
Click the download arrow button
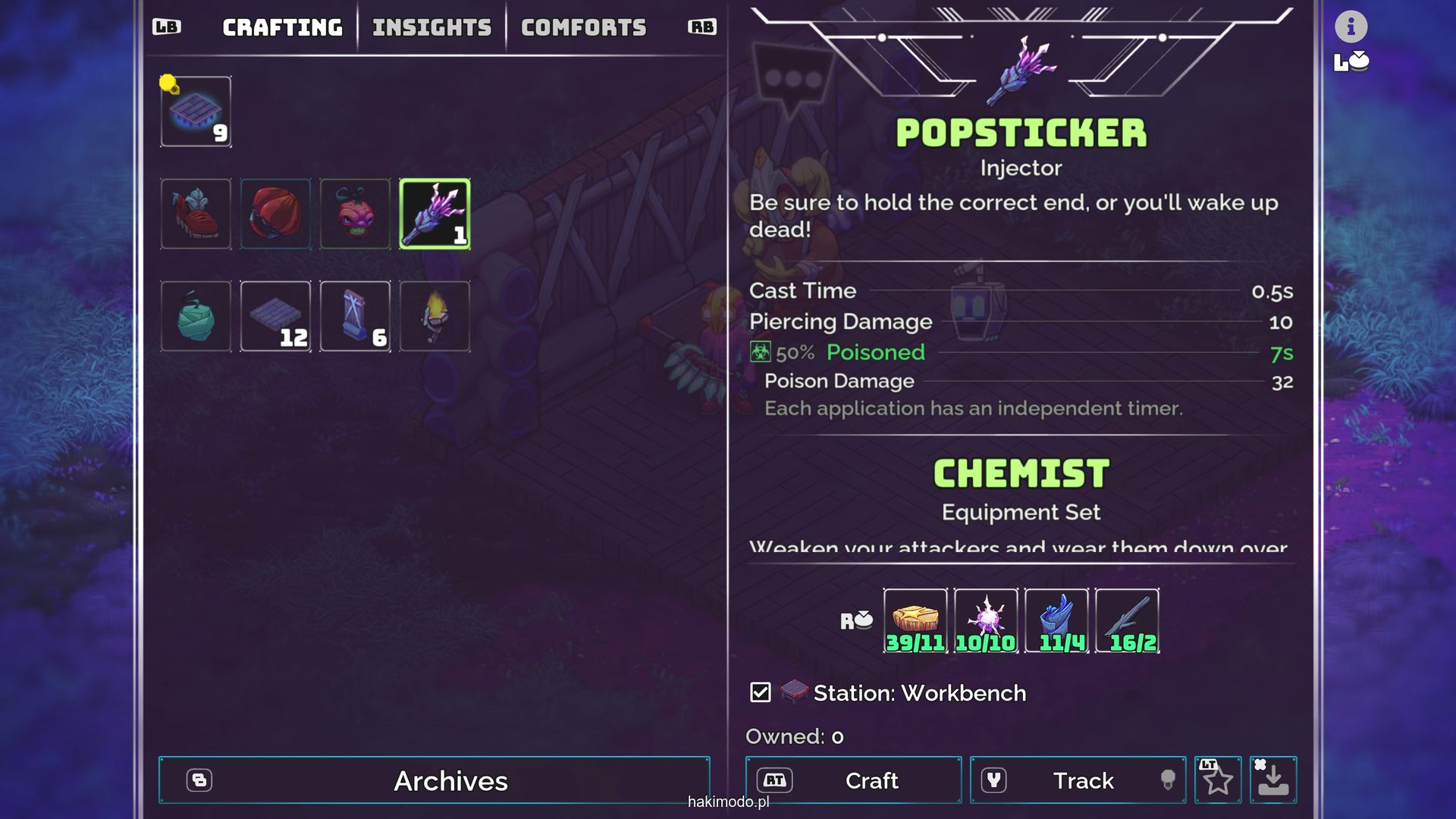[x=1272, y=780]
